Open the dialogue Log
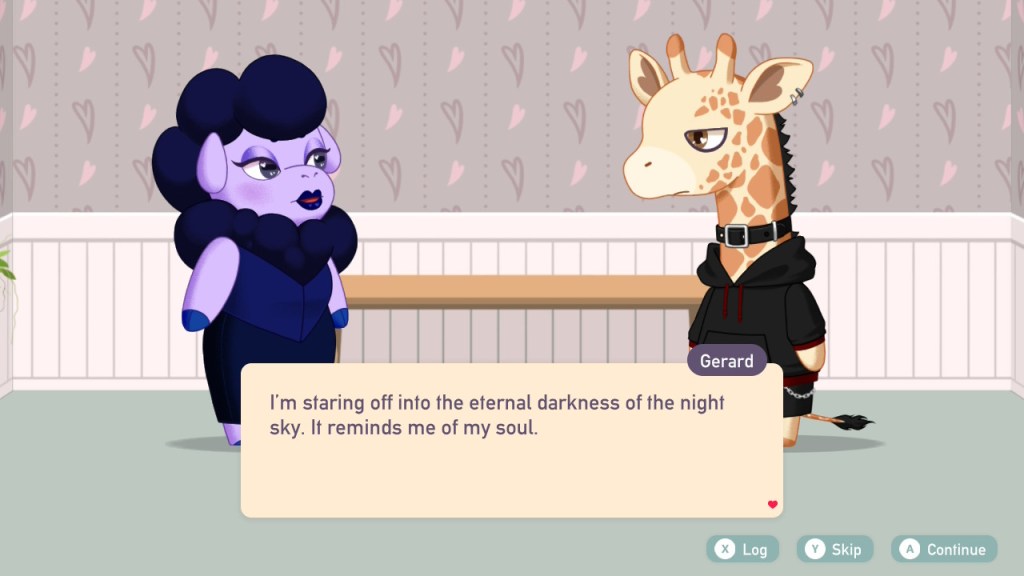Screen dimensions: 1024x576 click(x=742, y=549)
